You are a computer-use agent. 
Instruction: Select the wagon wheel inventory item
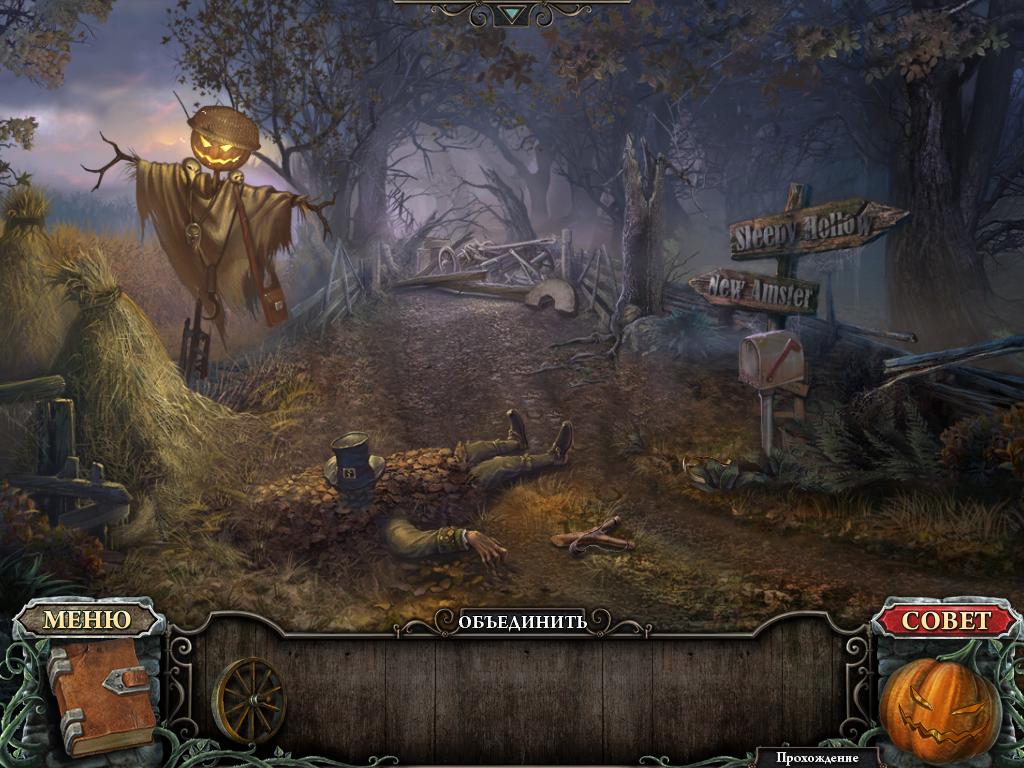click(x=249, y=699)
